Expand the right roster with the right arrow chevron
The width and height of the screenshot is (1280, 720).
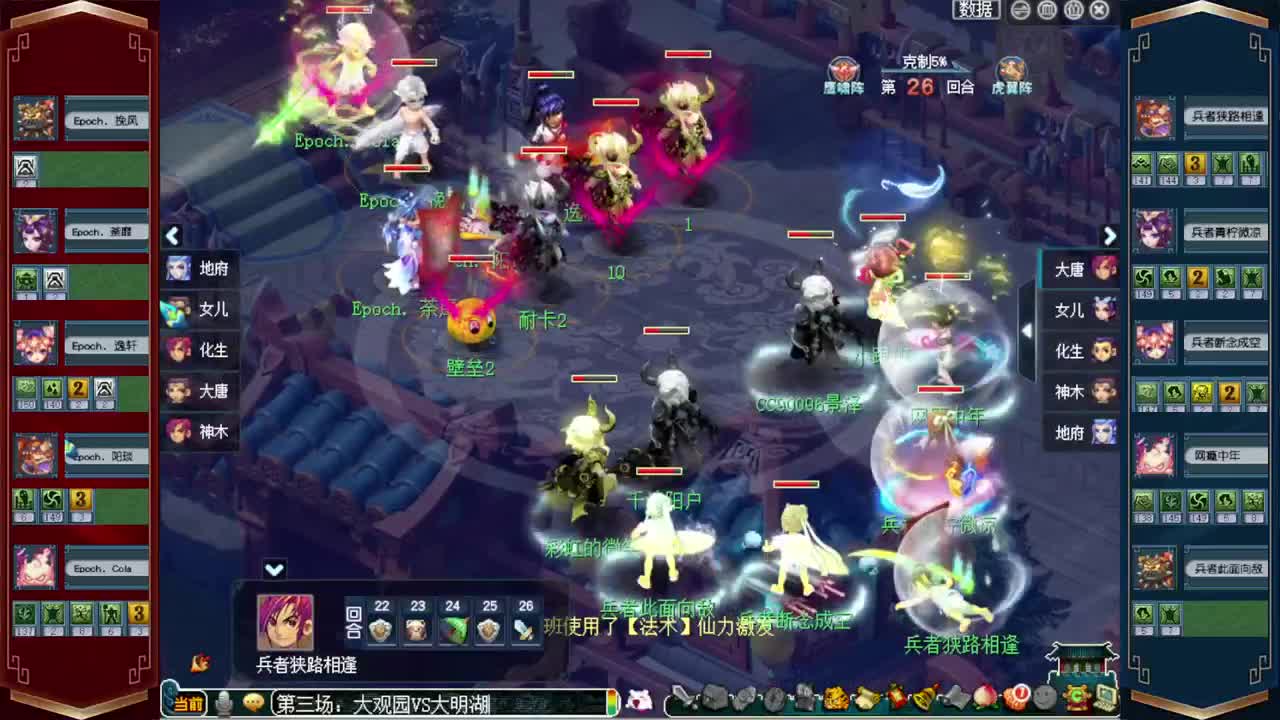pyautogui.click(x=1110, y=236)
